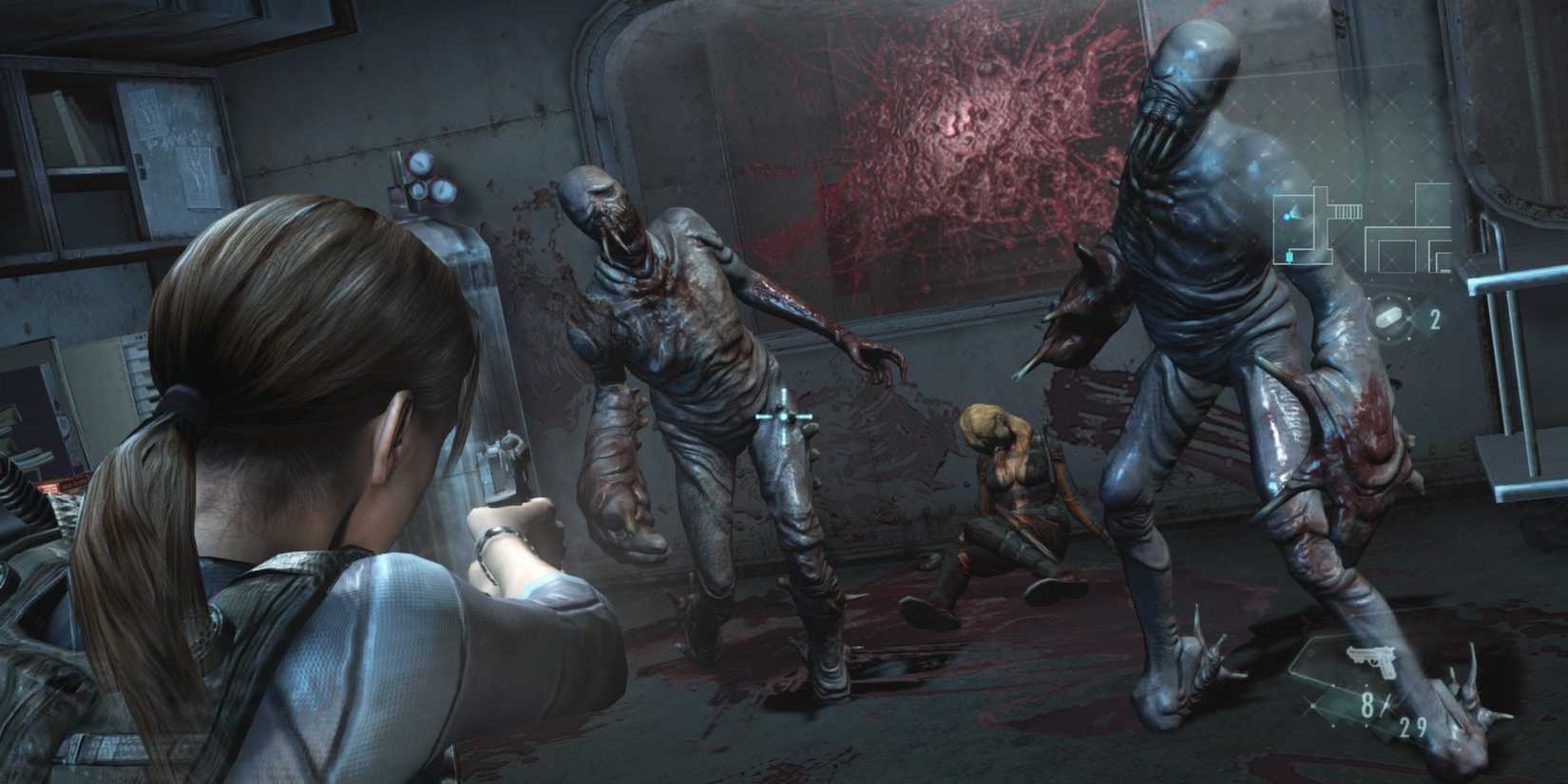
Task: Click the targeting crosshair reticle
Action: point(782,414)
